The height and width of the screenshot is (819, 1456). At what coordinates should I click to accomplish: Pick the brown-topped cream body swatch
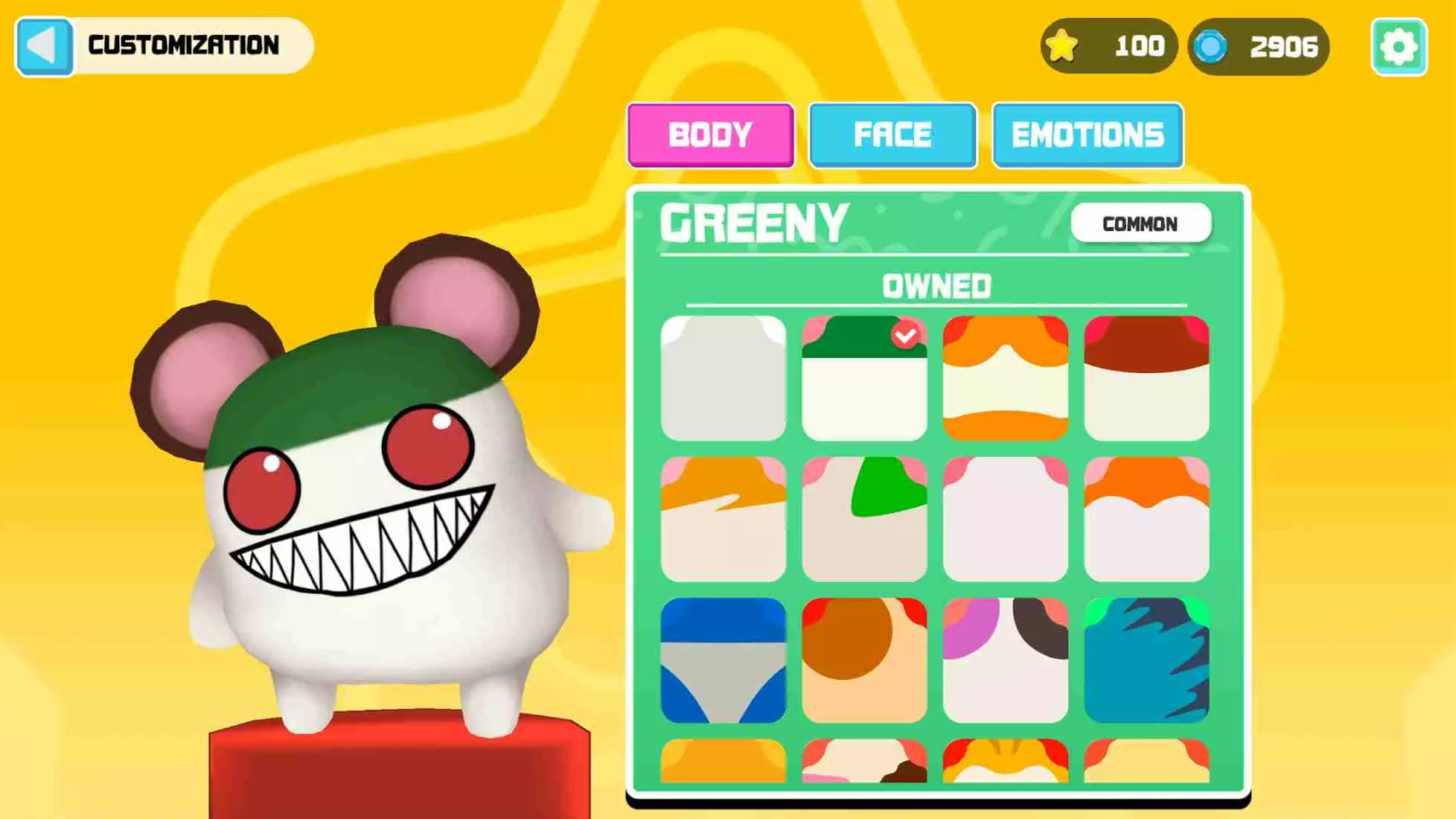[x=1146, y=378]
